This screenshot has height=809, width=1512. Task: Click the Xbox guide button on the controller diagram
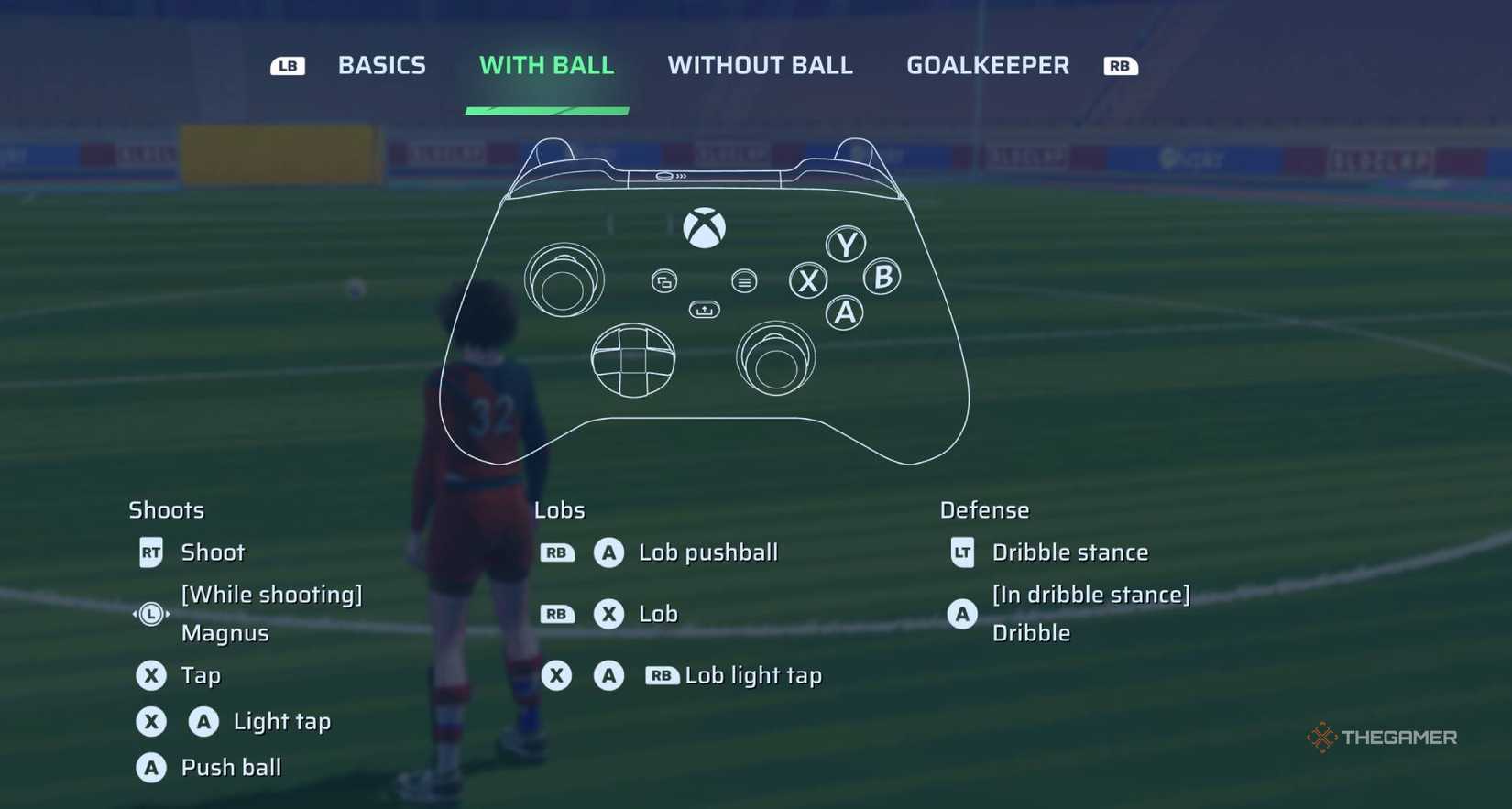[x=706, y=228]
